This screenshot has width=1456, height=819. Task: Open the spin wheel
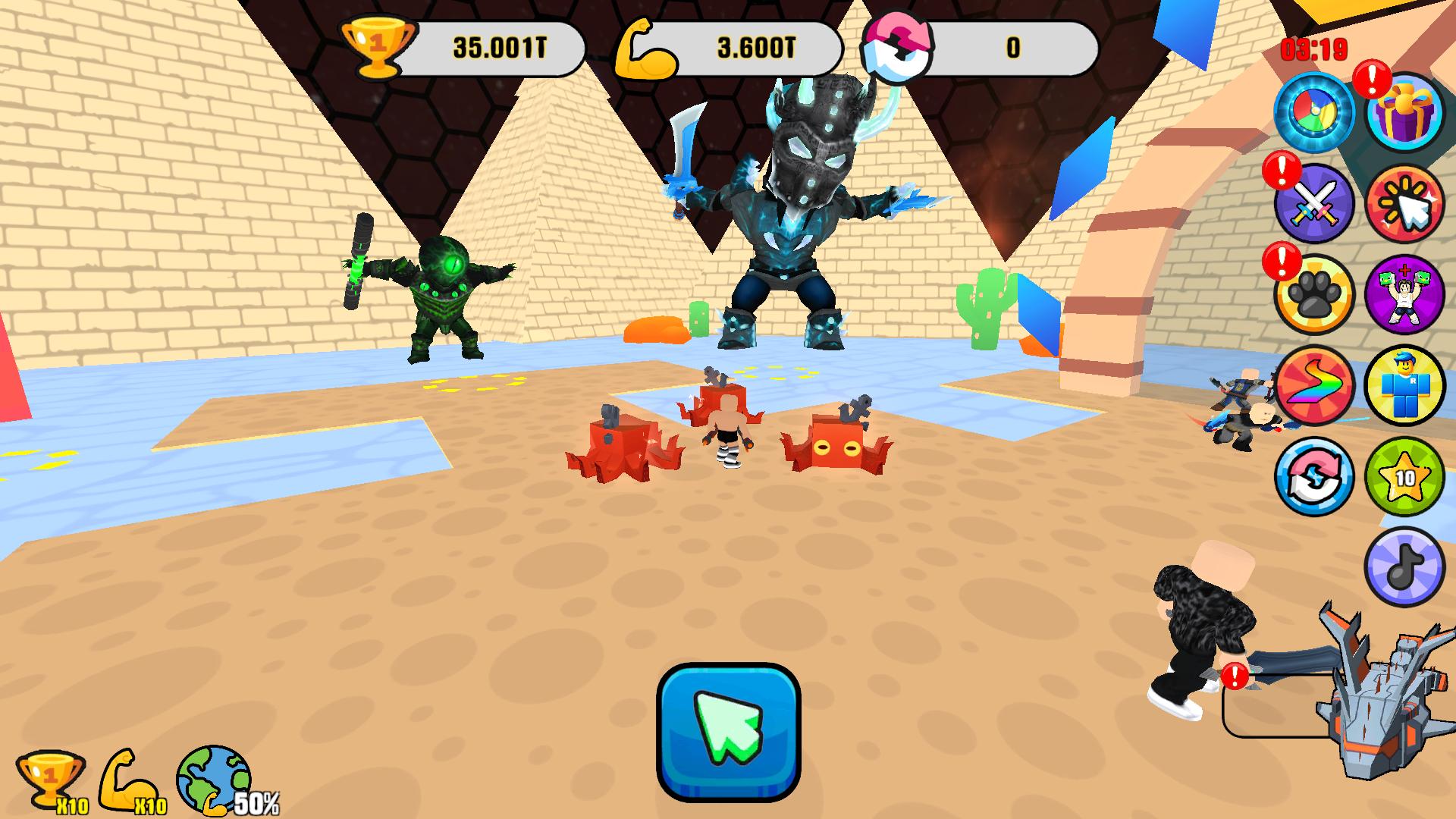tap(1316, 112)
